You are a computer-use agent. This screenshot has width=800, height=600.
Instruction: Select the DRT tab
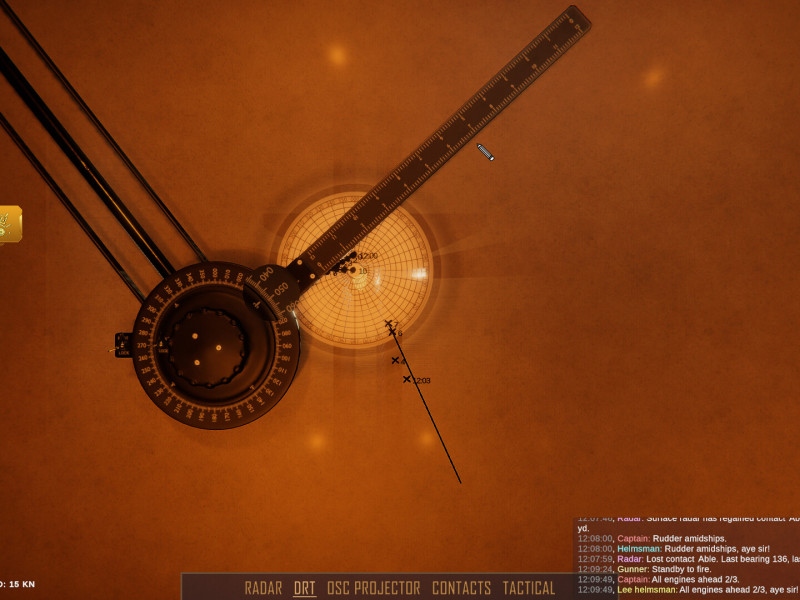[x=304, y=588]
